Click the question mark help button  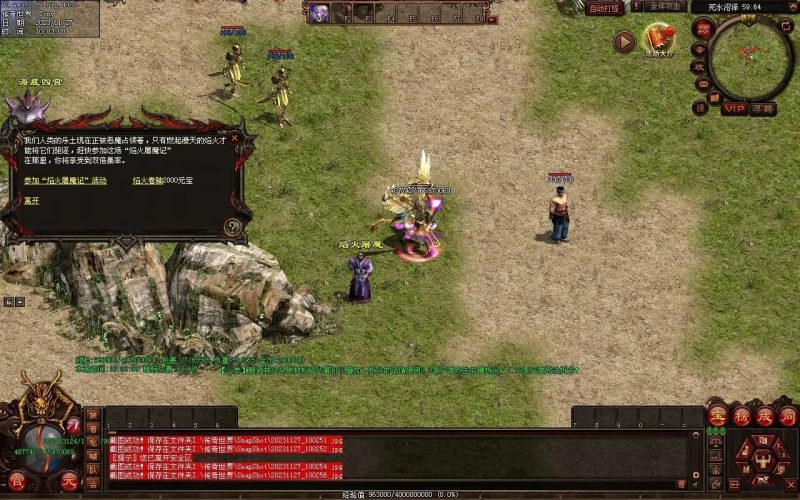click(x=233, y=227)
